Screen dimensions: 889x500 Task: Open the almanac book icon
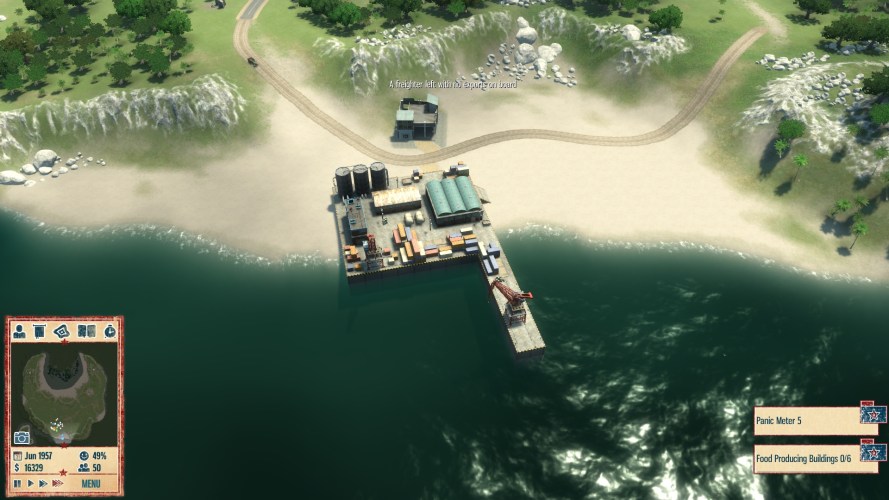pos(86,331)
